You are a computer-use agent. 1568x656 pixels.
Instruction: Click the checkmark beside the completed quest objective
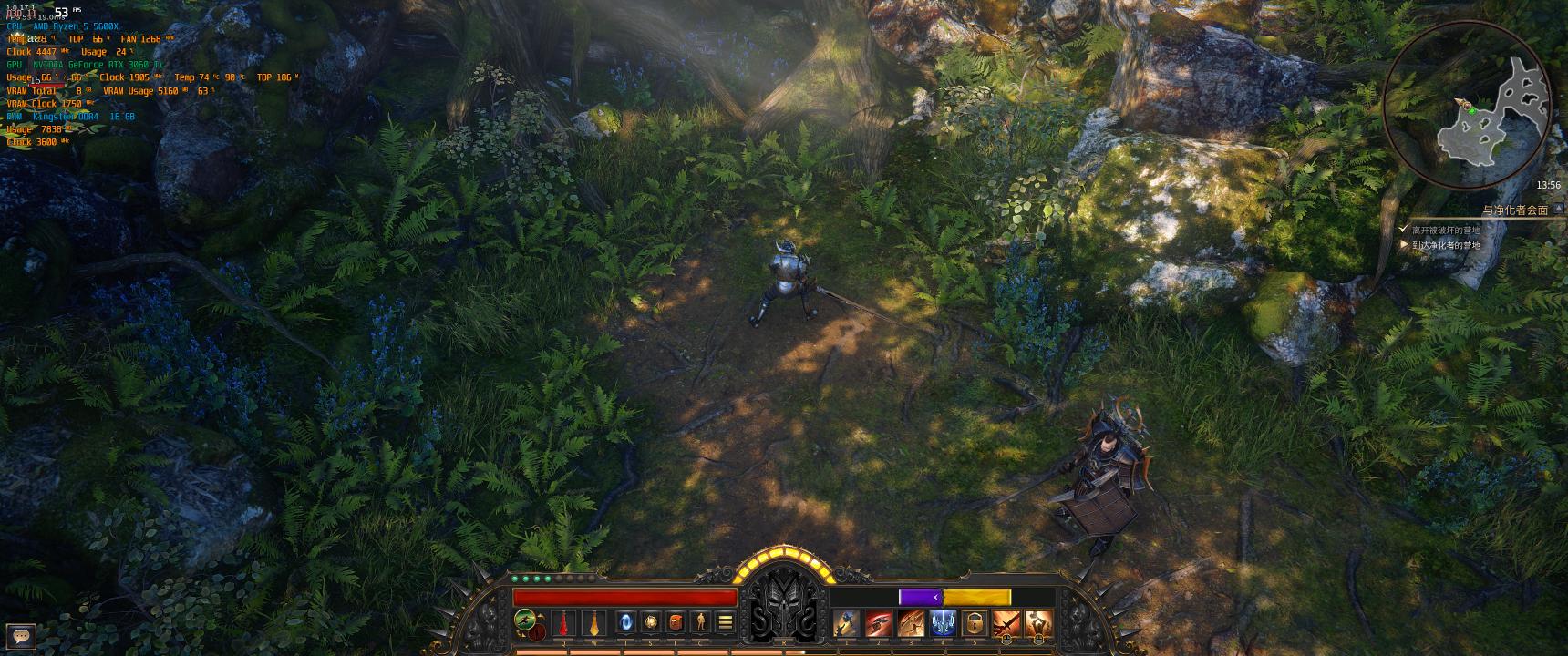(1403, 229)
